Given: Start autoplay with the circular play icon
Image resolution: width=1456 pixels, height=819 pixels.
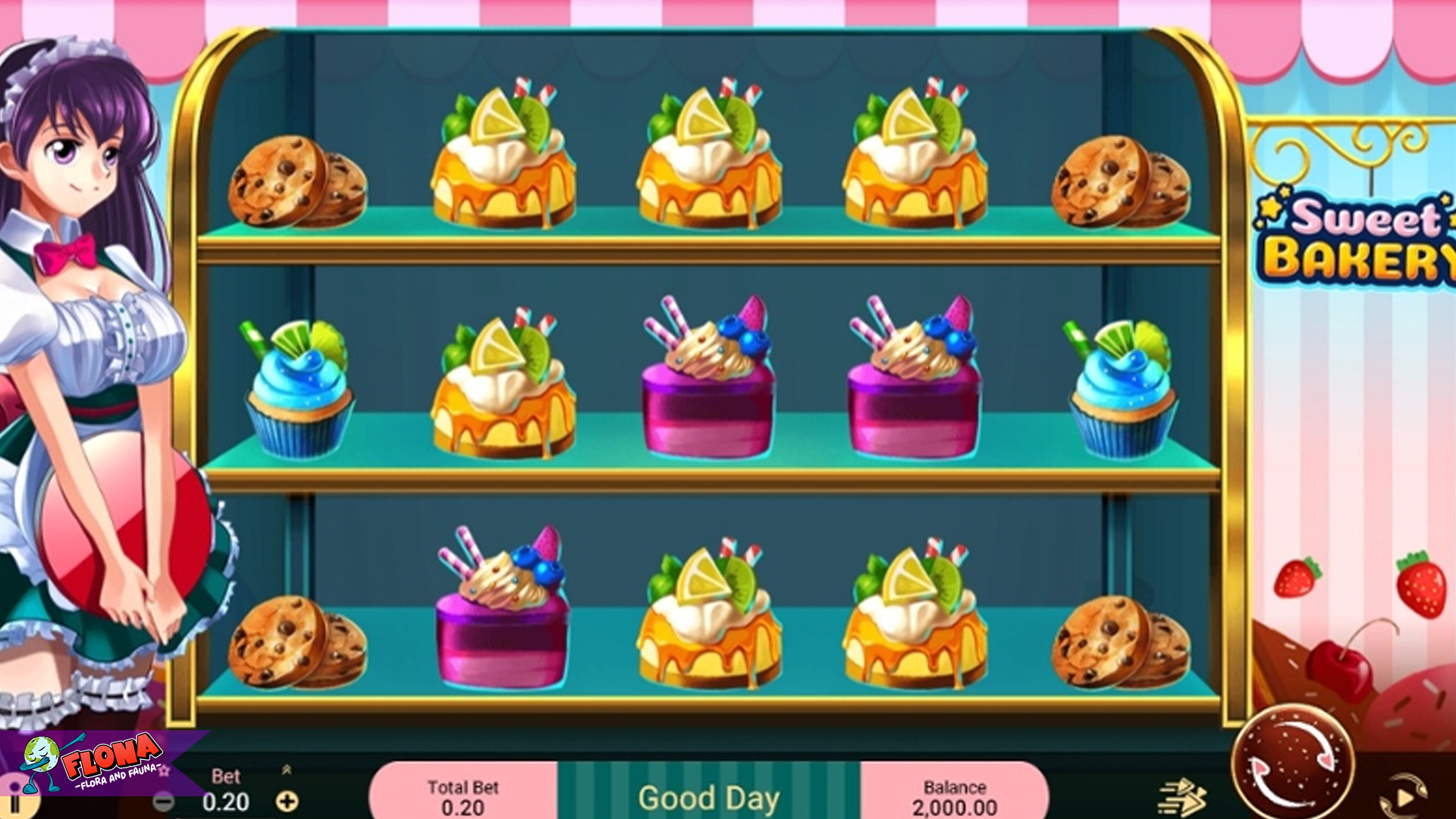Looking at the screenshot, I should coord(1403,796).
